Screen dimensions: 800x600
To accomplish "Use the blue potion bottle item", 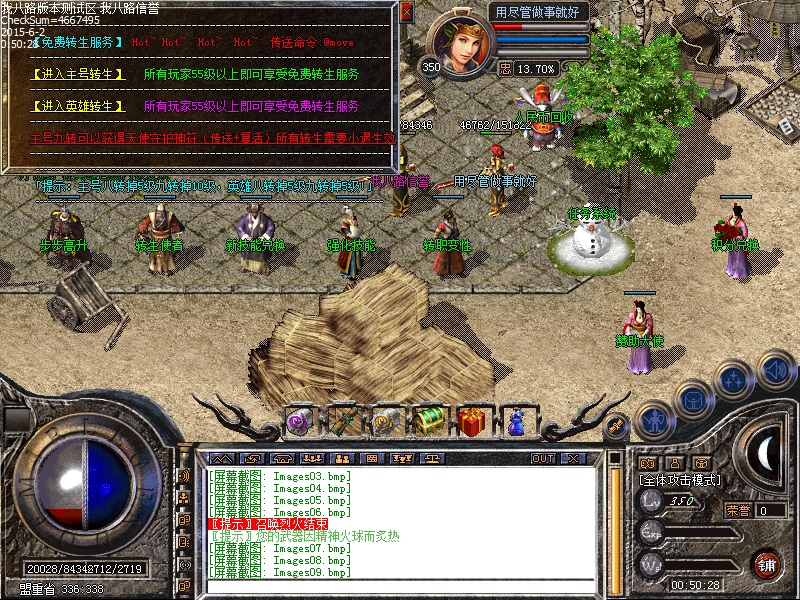I will [x=517, y=421].
